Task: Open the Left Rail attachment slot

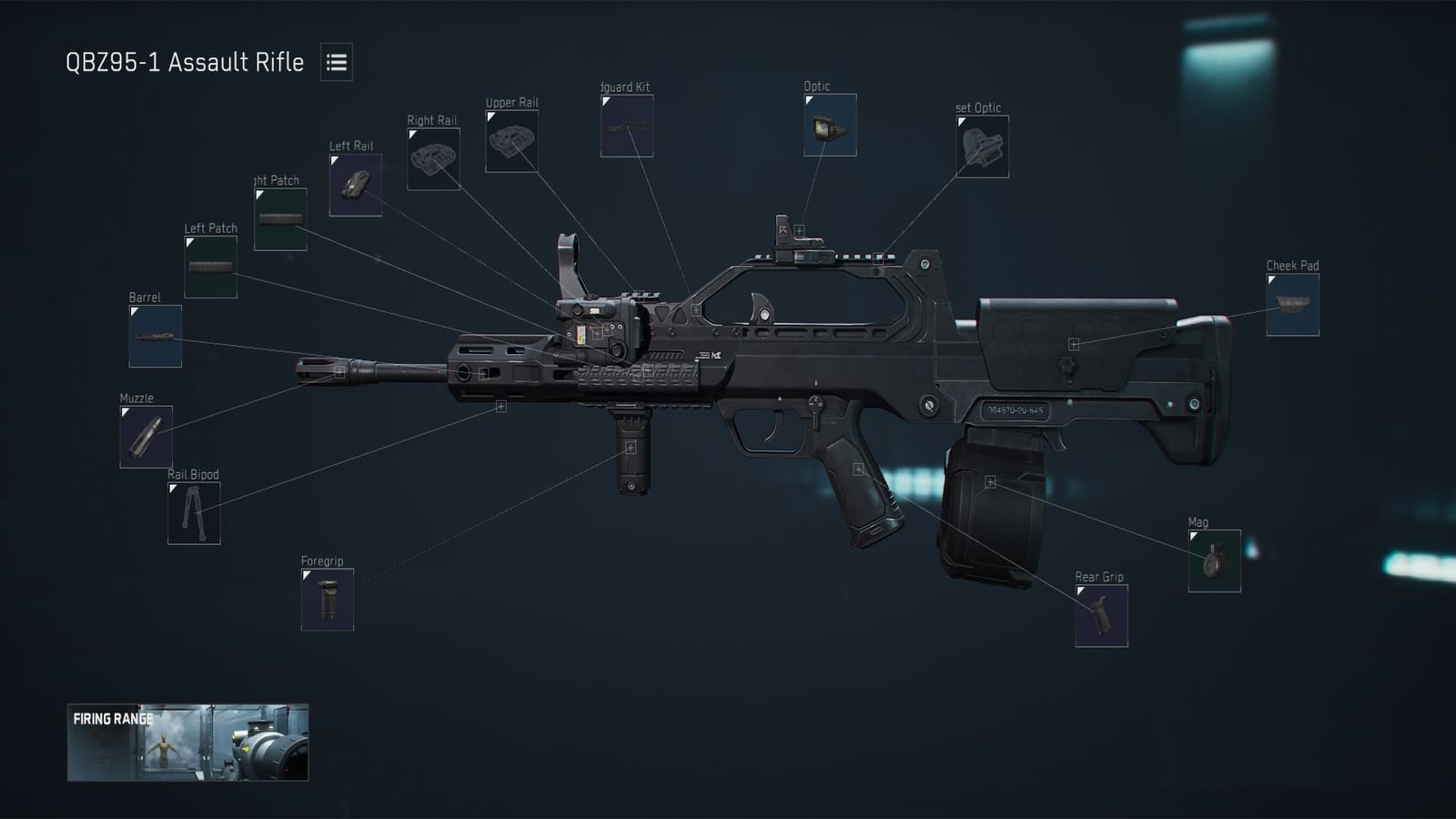Action: [358, 183]
